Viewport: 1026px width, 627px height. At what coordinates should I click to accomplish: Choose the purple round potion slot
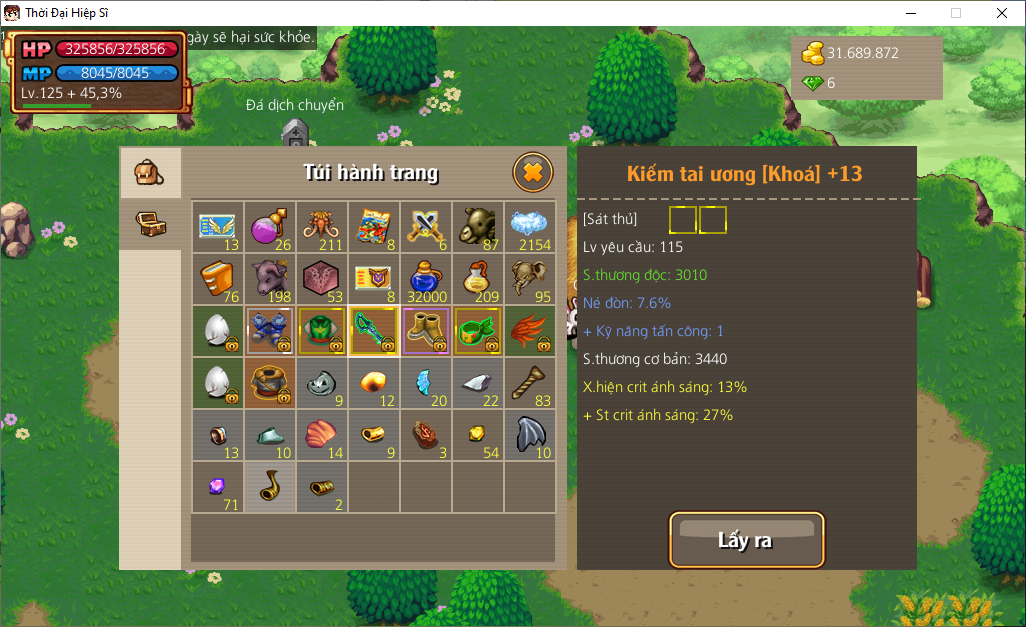pos(270,227)
